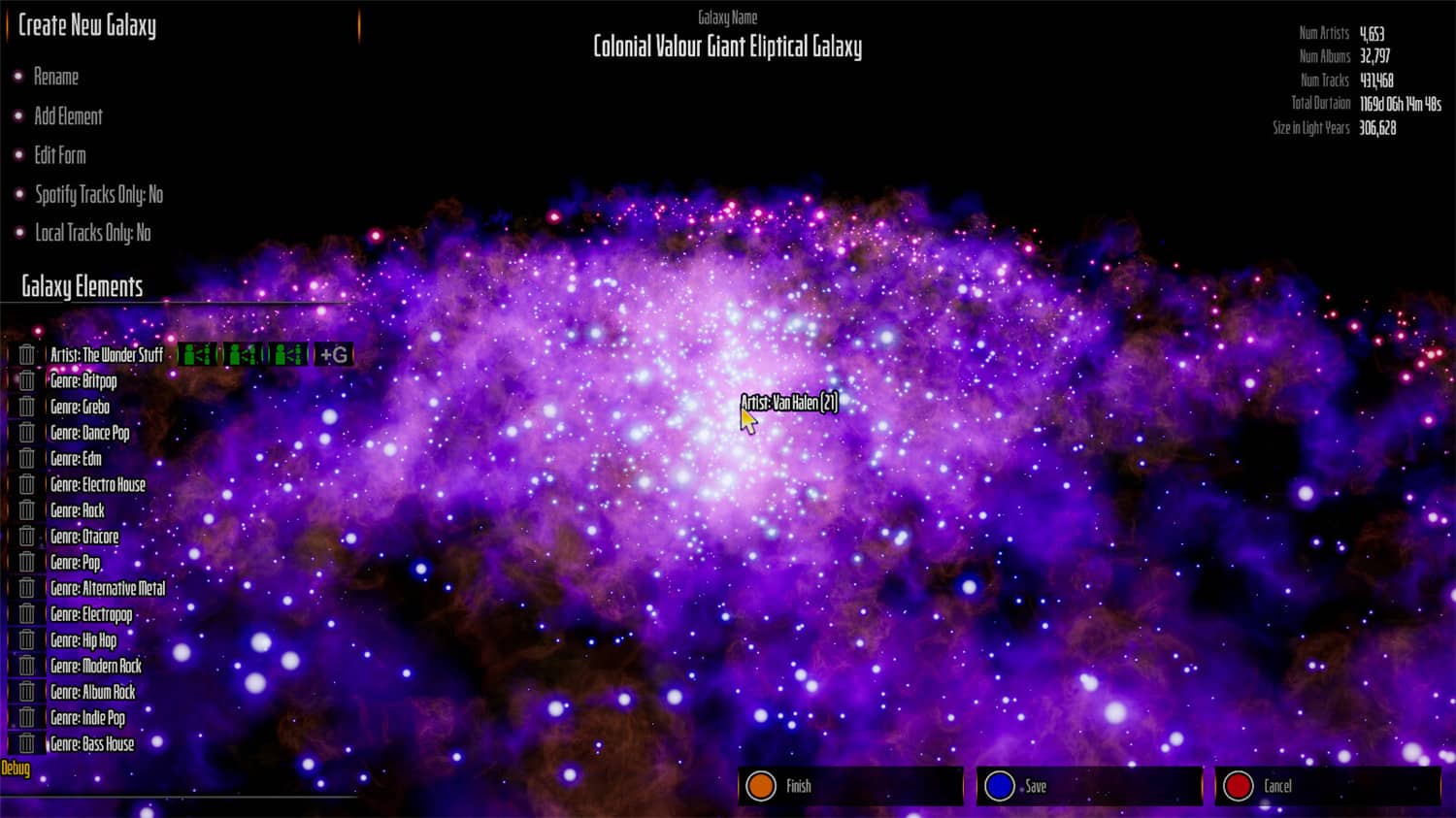This screenshot has height=818, width=1456.
Task: Click the radio bullet beside Edit Form
Action: click(x=19, y=155)
